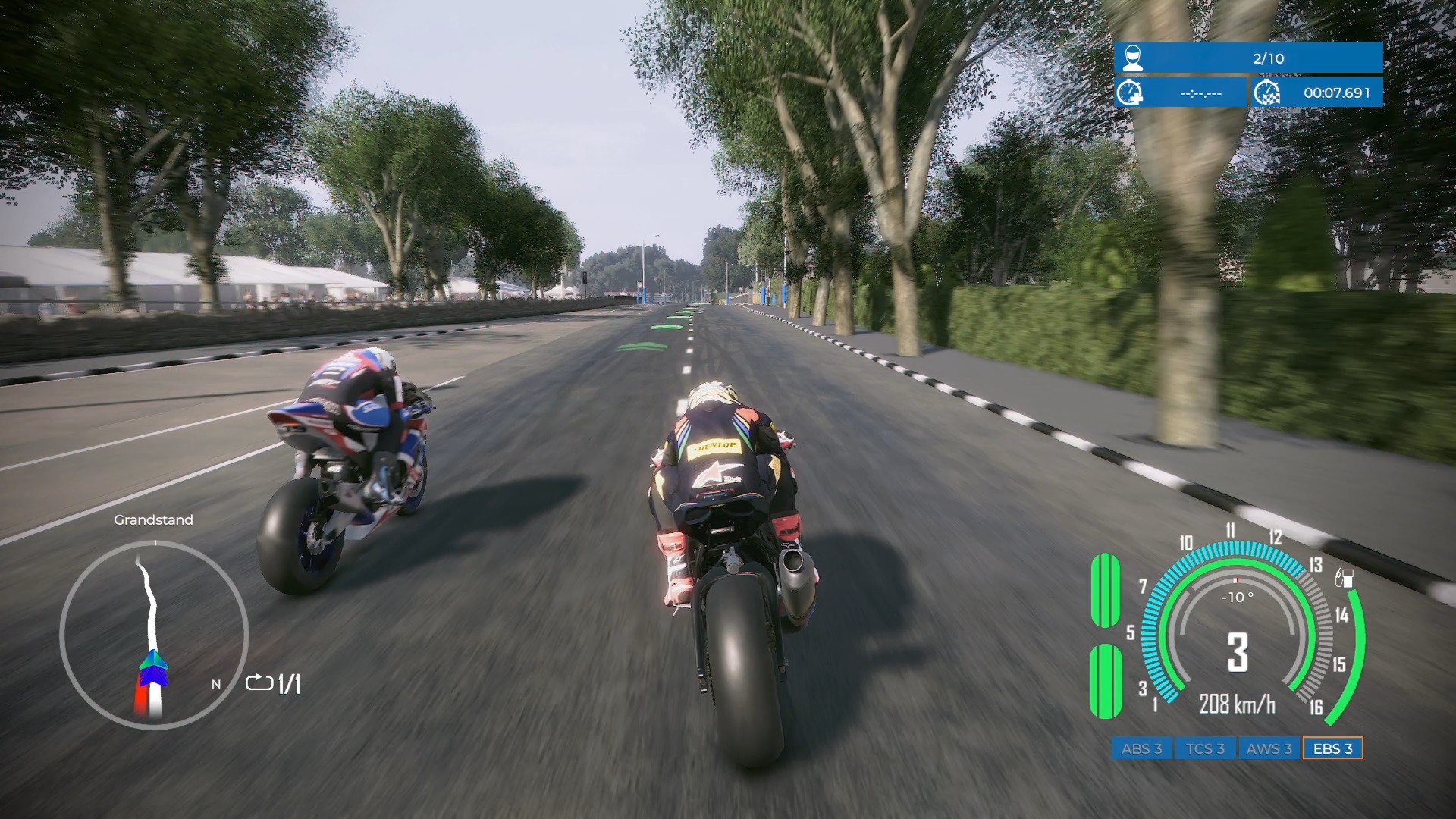Select the TCS 3 assist indicator
The image size is (1456, 819).
(1205, 748)
